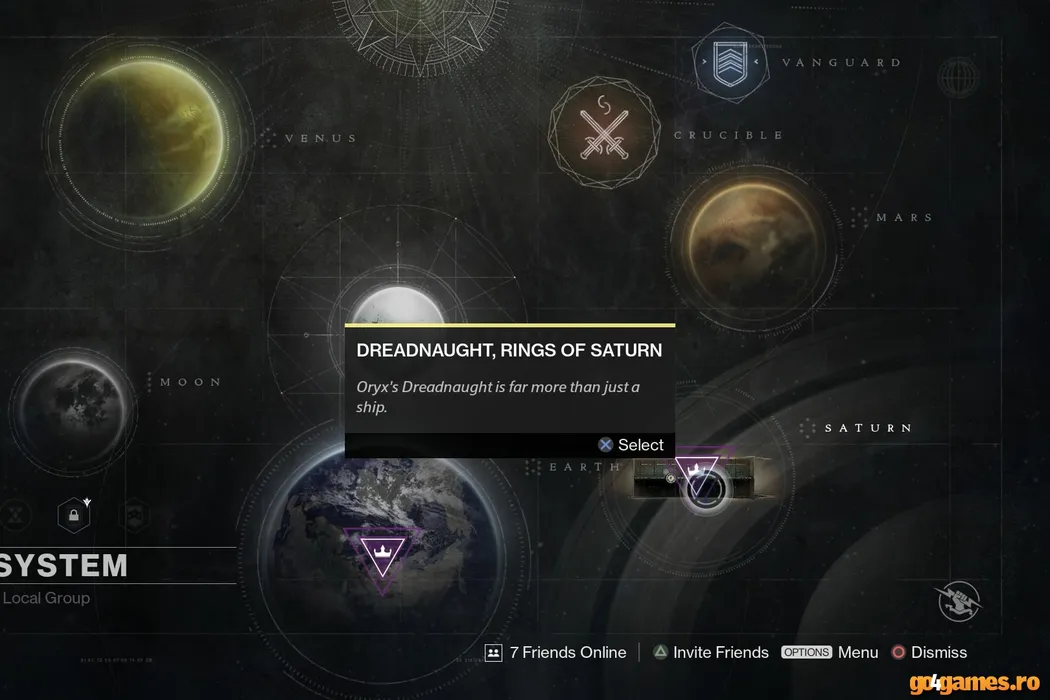The image size is (1050, 700).
Task: Select the dim wireframe globe icon
Action: point(957,77)
